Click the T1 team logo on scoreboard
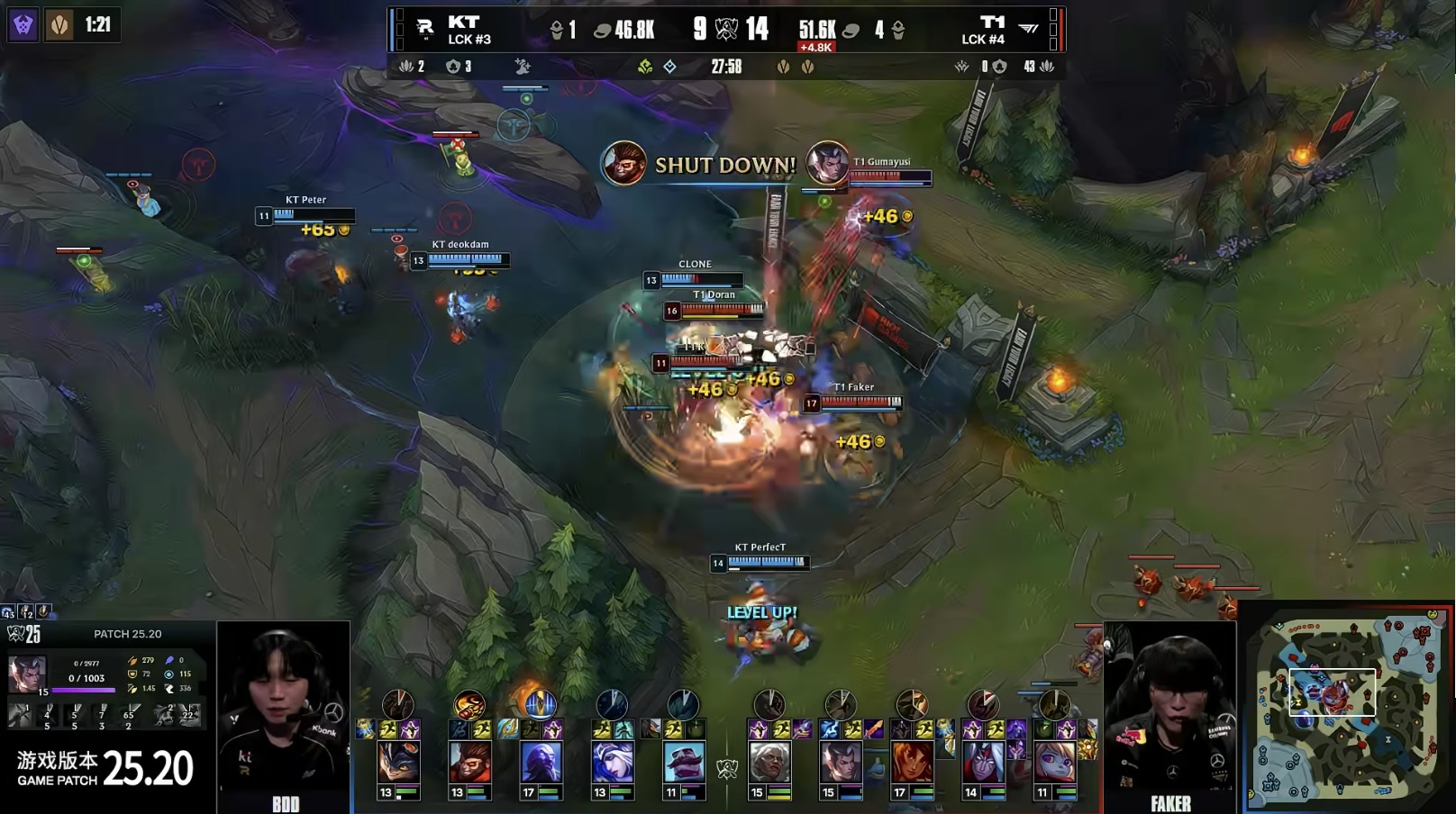 (1028, 29)
